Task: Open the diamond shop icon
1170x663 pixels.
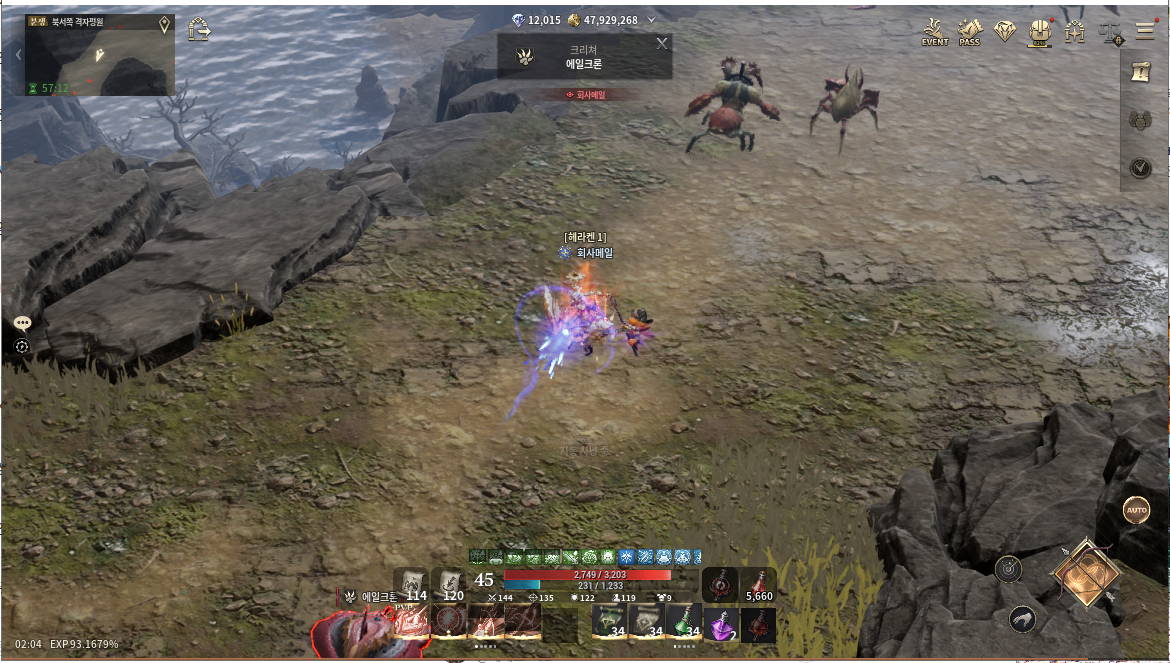Action: (x=1005, y=32)
